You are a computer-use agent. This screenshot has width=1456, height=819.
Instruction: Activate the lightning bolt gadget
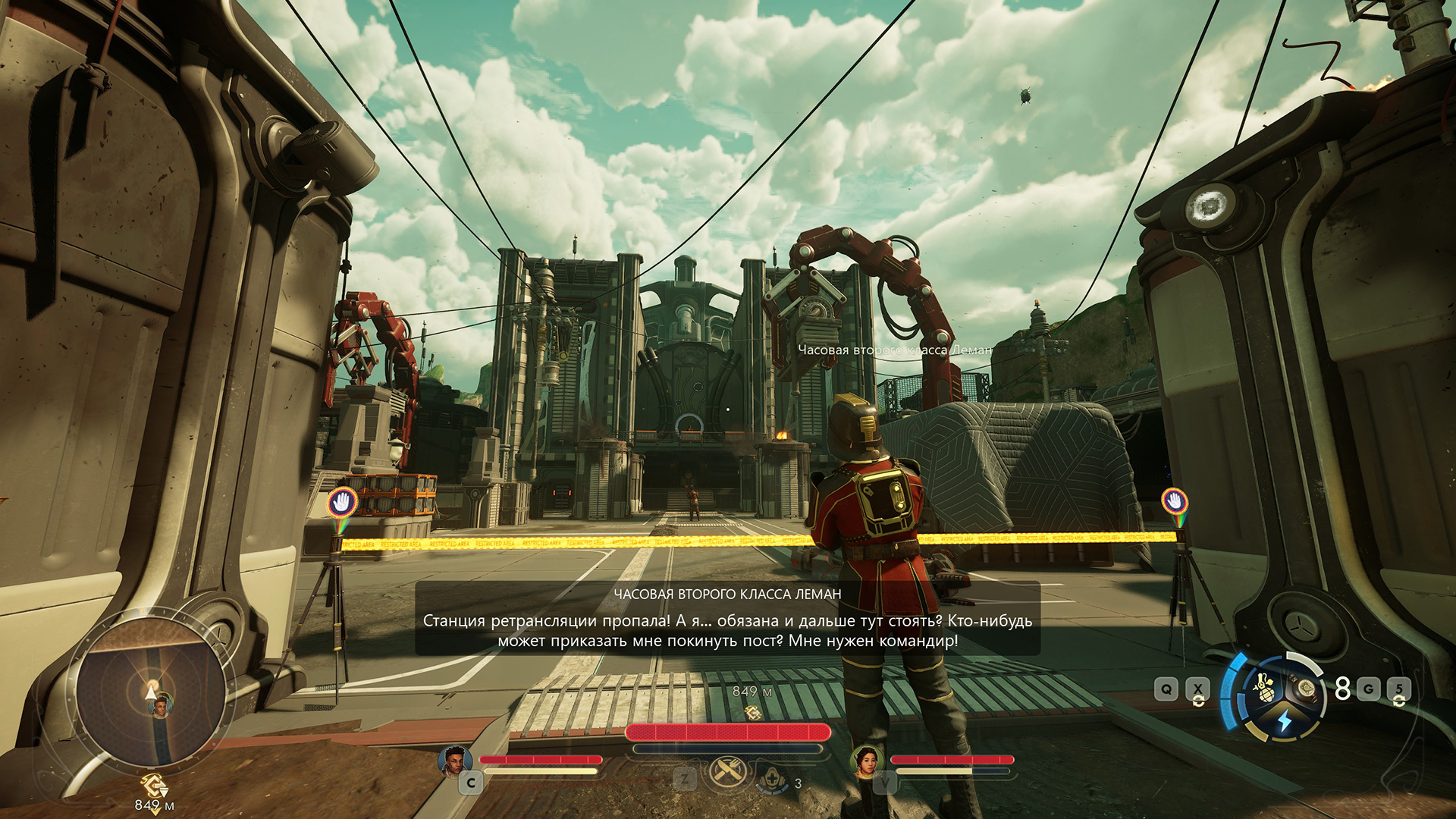coord(1284,720)
